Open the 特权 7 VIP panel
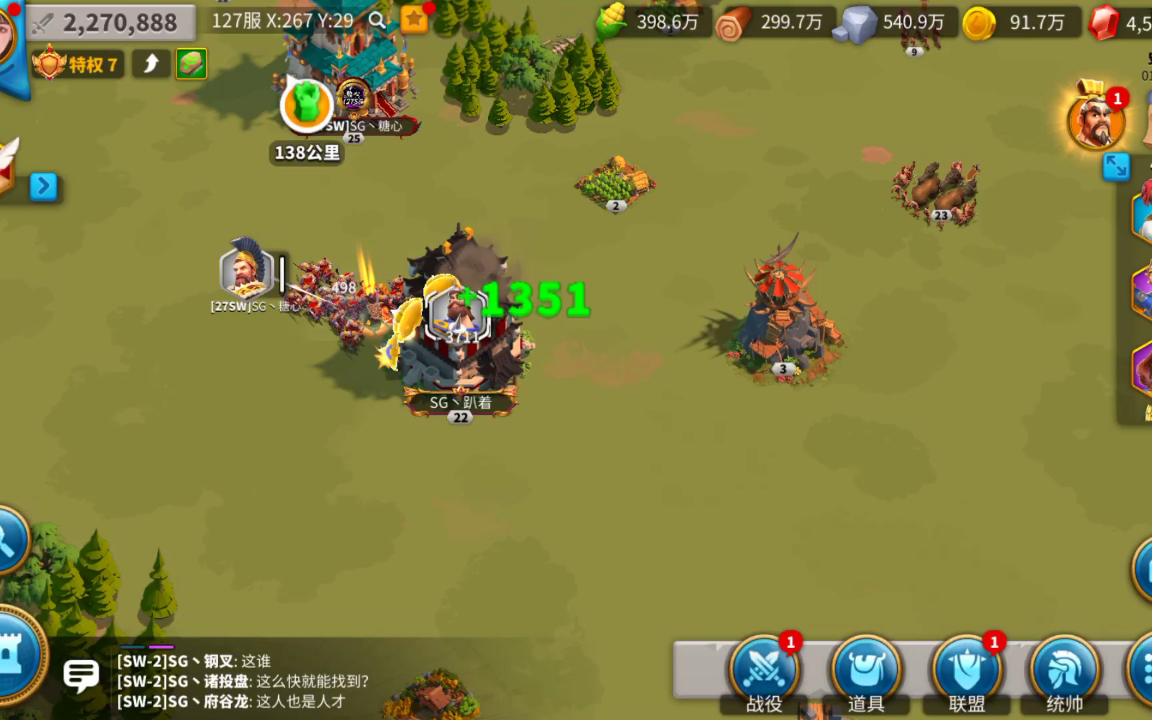This screenshot has height=720, width=1152. coord(78,65)
